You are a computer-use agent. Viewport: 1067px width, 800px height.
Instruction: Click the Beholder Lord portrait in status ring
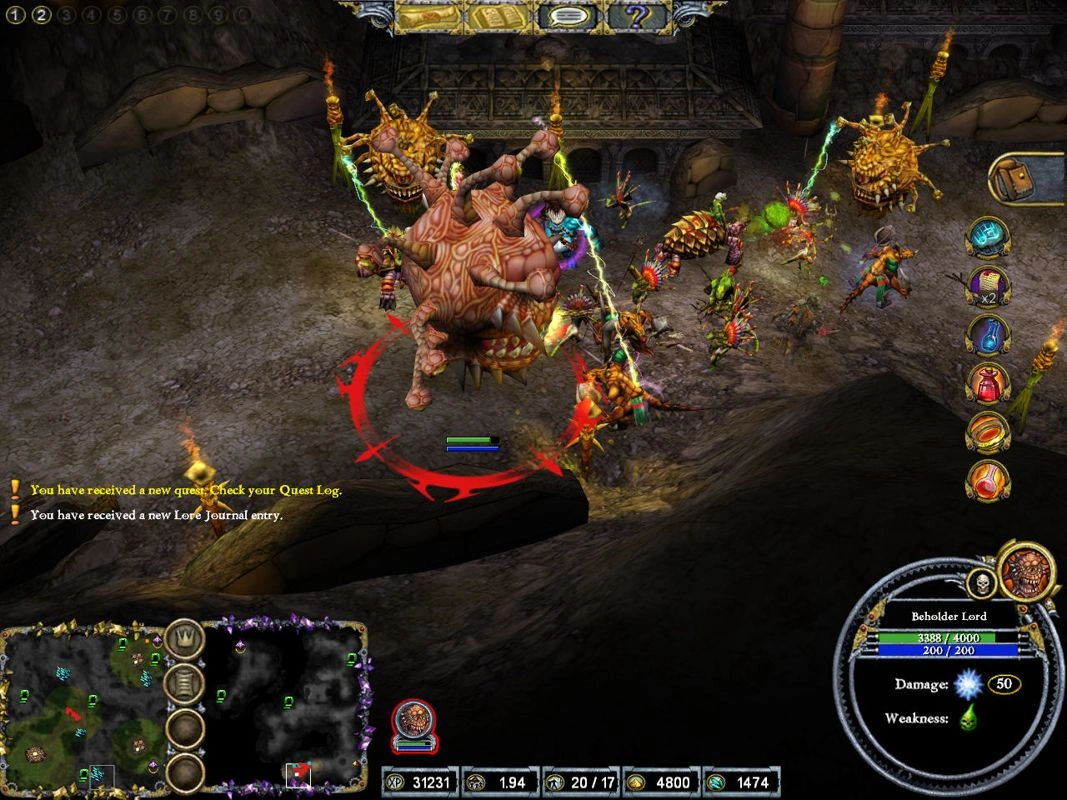[1025, 571]
